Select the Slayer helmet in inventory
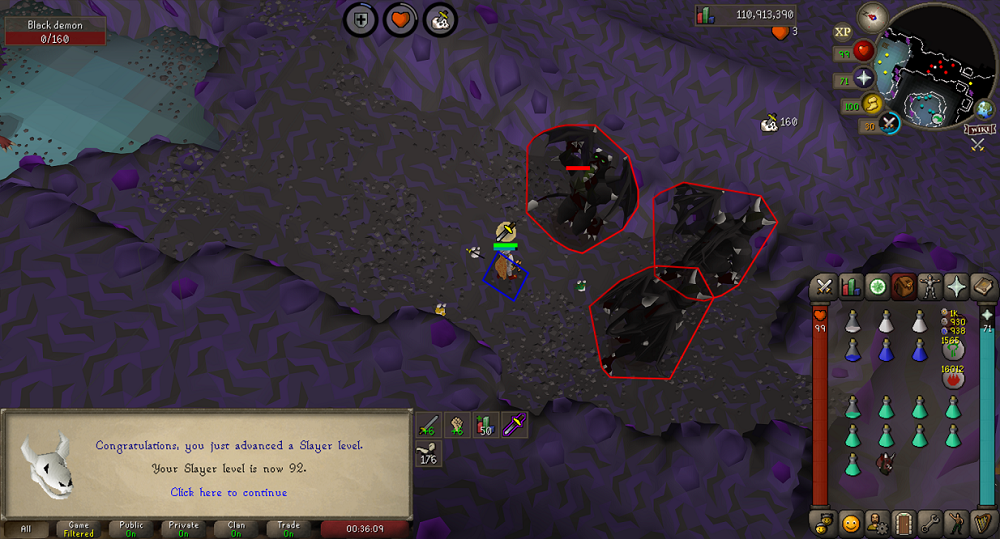 pyautogui.click(x=885, y=463)
